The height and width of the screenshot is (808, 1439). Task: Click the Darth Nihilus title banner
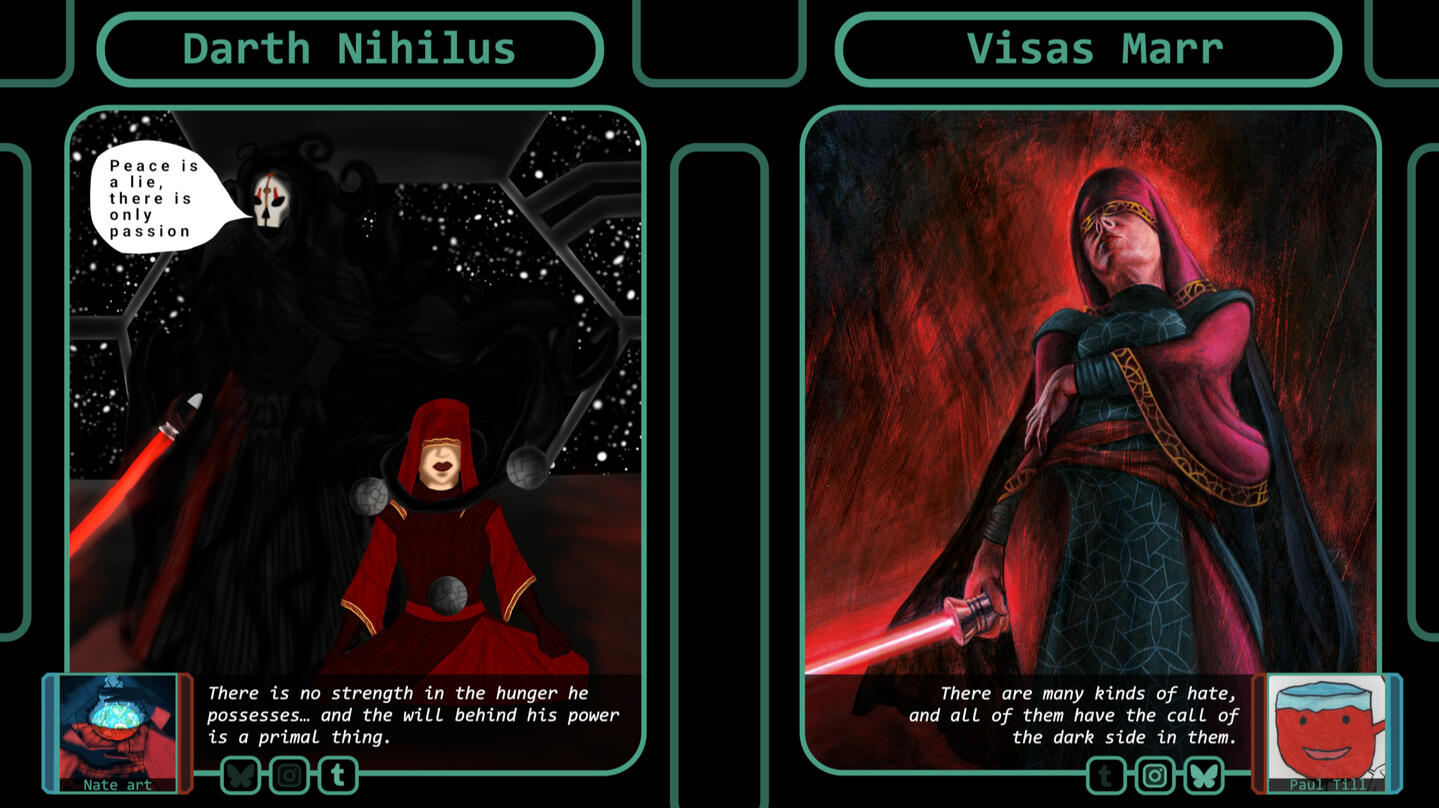350,49
